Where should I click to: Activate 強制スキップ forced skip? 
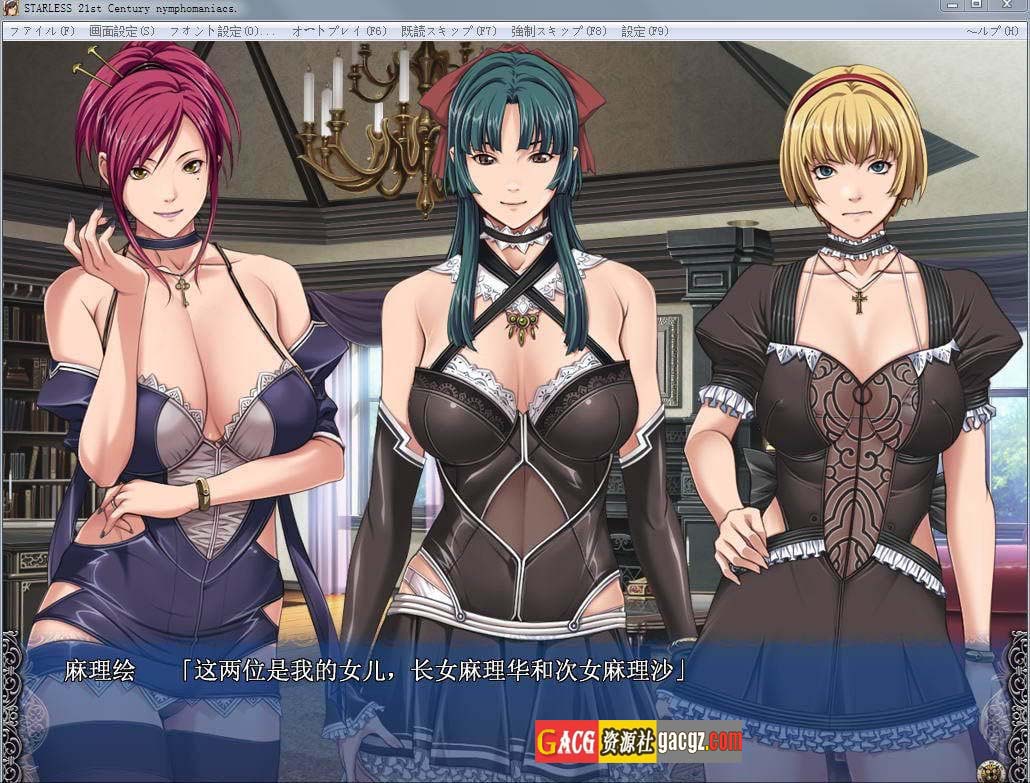tap(558, 31)
